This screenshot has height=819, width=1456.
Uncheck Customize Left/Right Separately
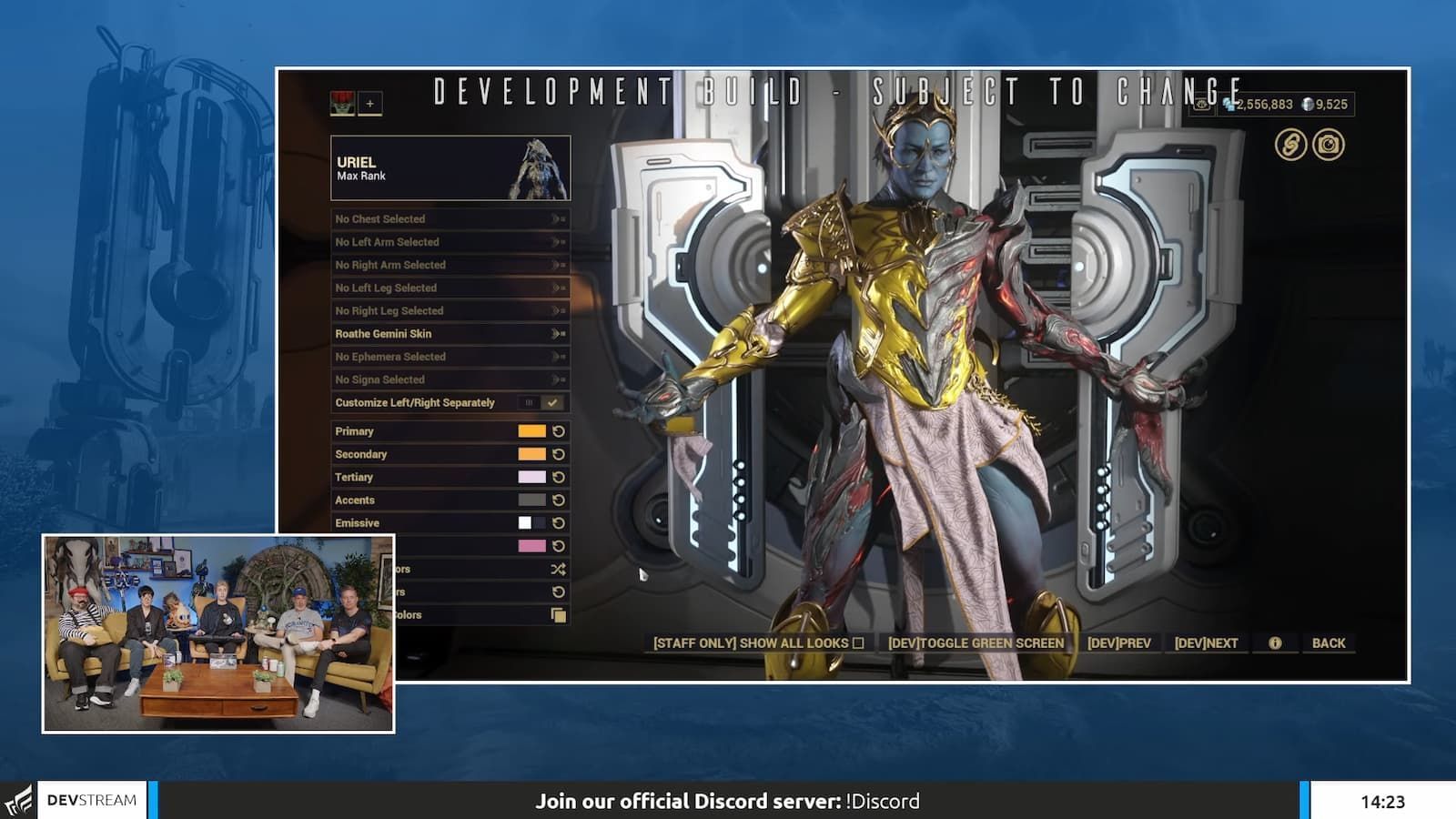tap(551, 401)
